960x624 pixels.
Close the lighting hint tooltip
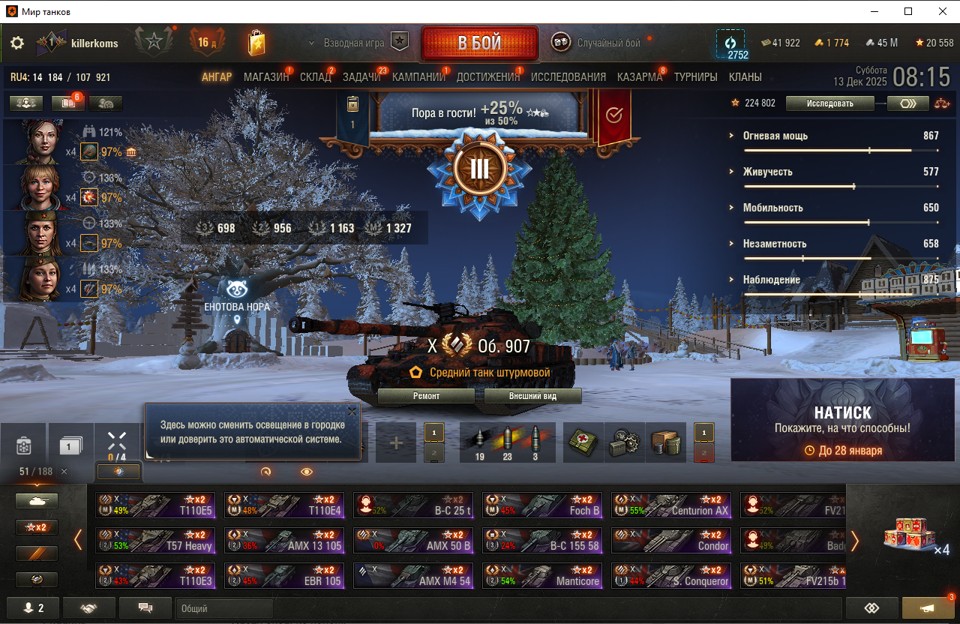click(x=352, y=411)
